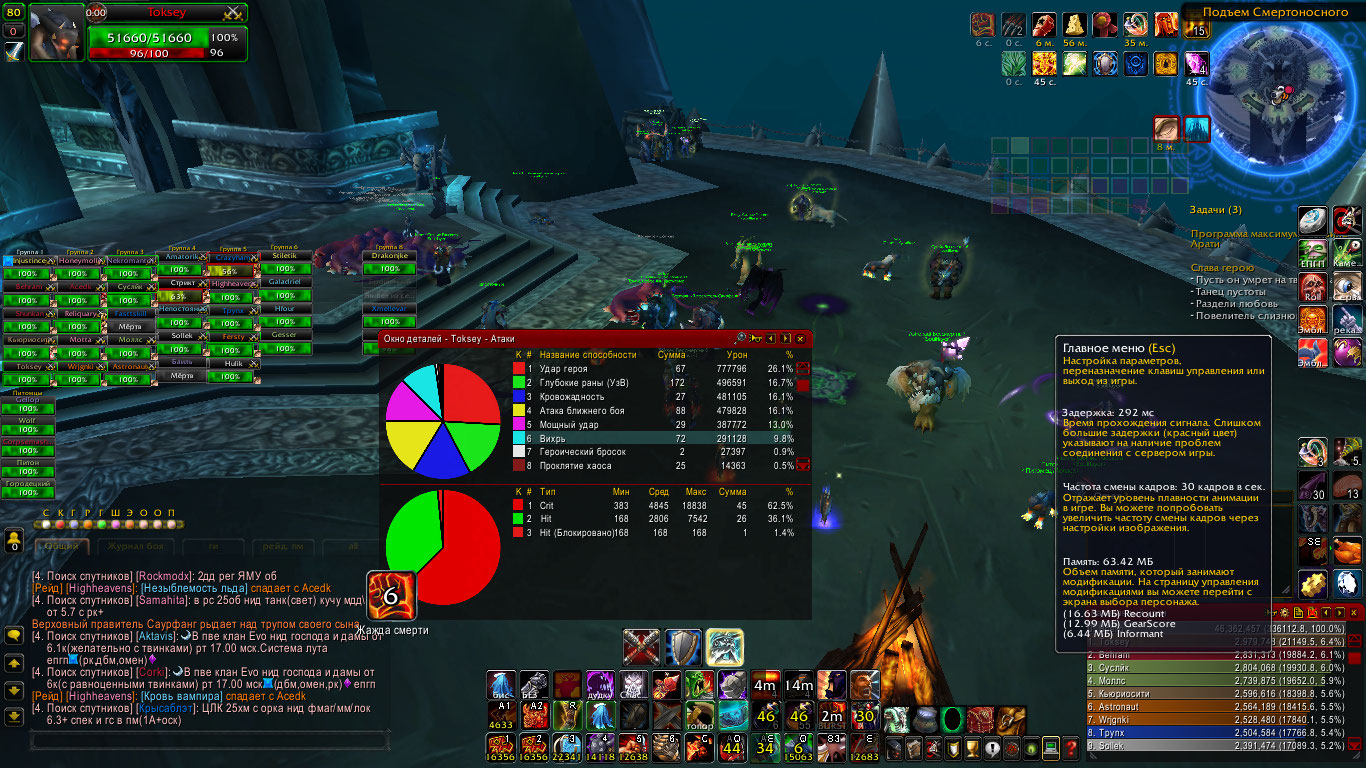This screenshot has width=1366, height=768.
Task: Choose the Drakonjke raid frame
Action: coord(388,257)
